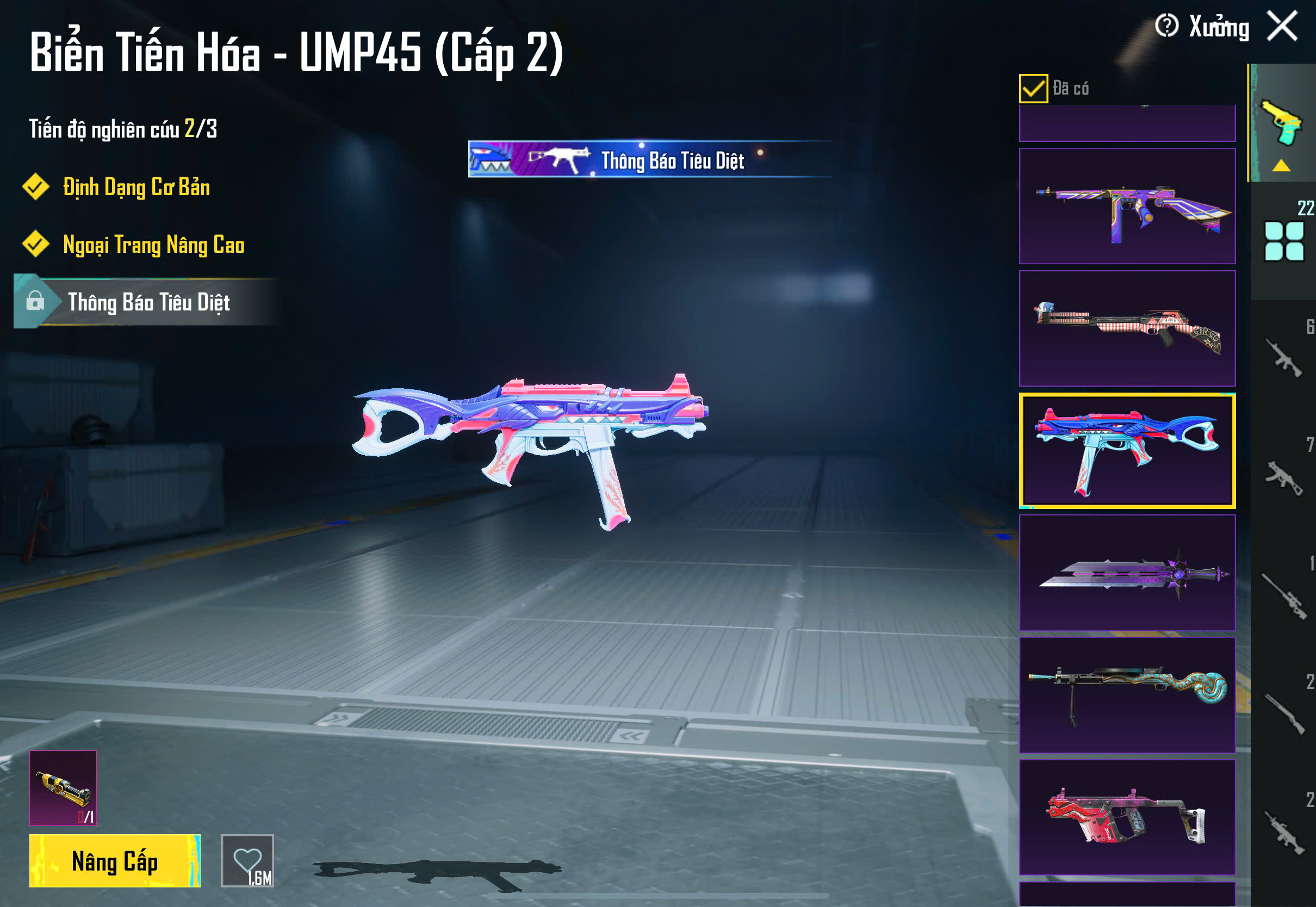1316x907 pixels.
Task: Choose the purple blade melee skin
Action: pos(1127,573)
